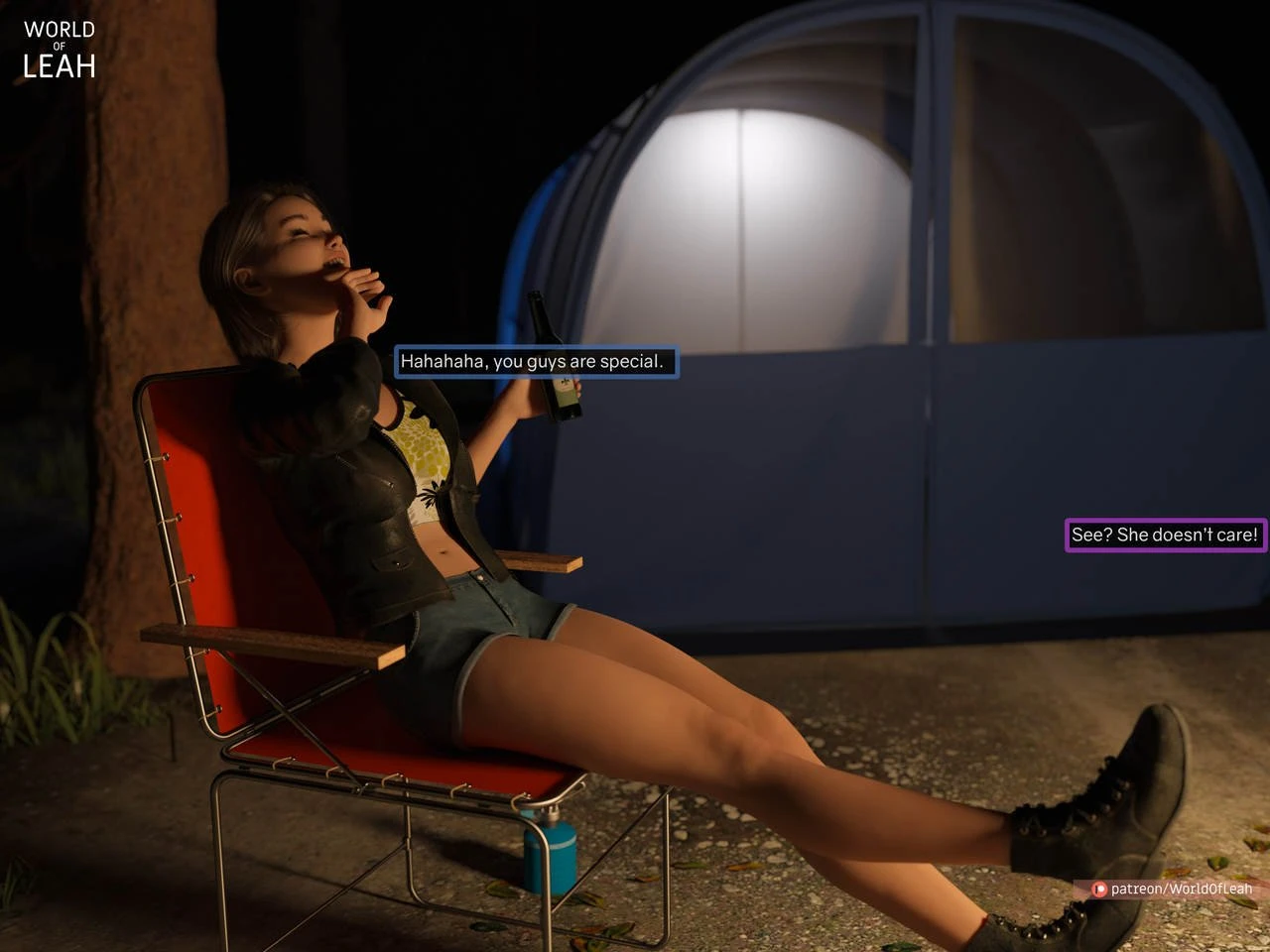Click the Patreon icon in the watermark

point(1097,889)
